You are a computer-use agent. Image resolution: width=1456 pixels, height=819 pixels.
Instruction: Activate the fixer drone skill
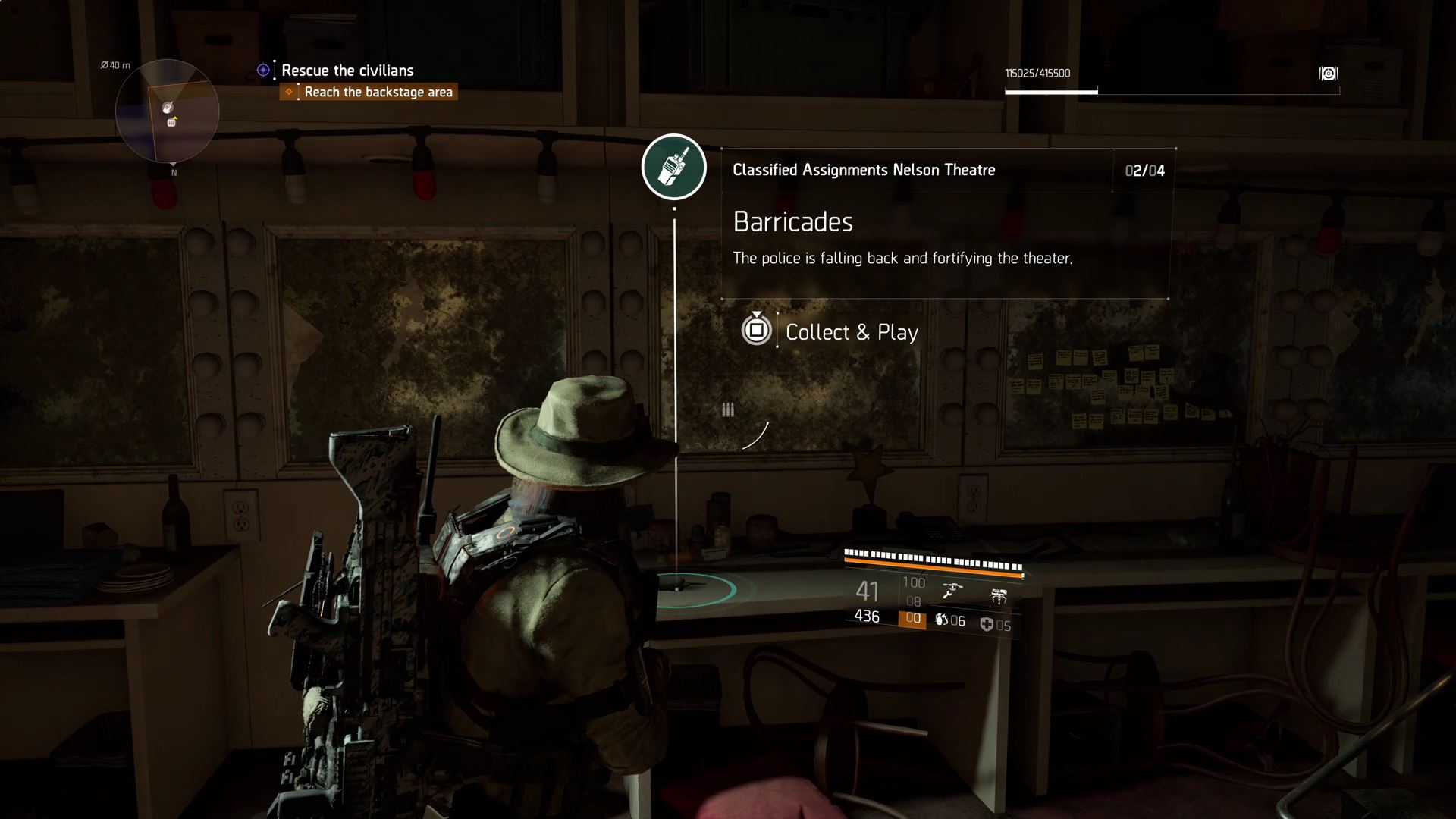tap(952, 590)
